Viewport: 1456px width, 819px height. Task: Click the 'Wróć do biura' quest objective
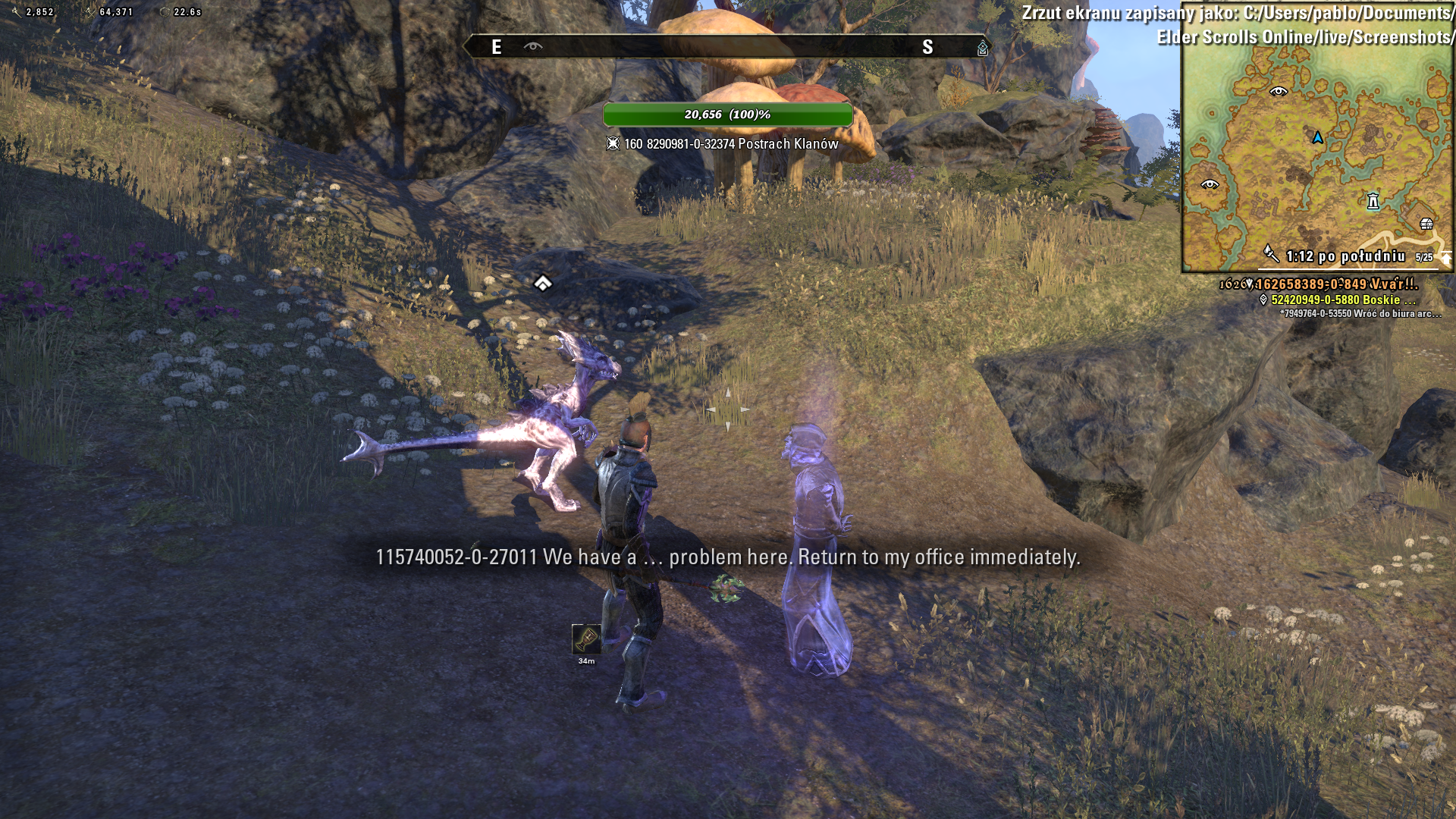click(x=1360, y=313)
